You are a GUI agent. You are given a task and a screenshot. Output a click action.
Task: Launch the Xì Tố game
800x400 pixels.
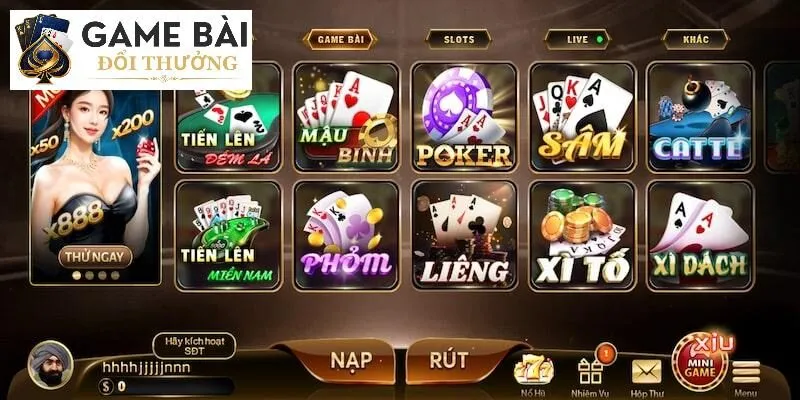pyautogui.click(x=581, y=235)
